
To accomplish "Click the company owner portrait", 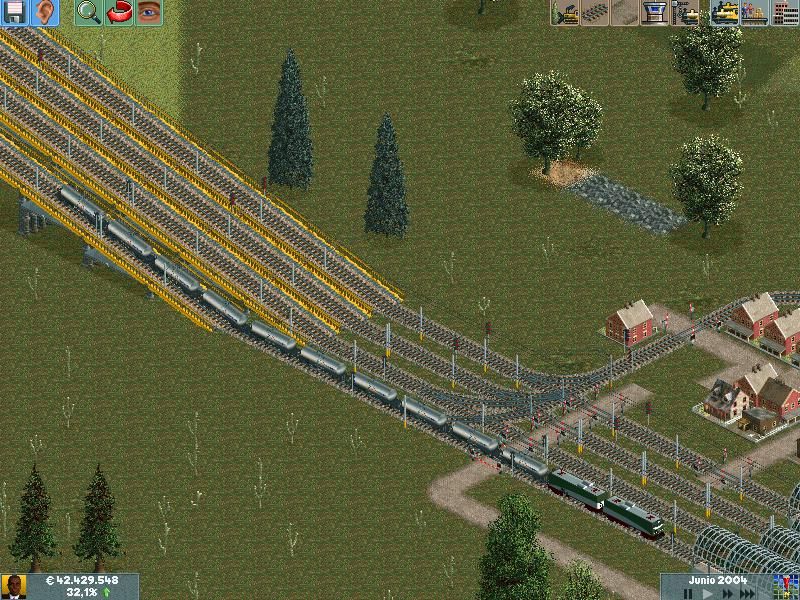I will point(14,586).
